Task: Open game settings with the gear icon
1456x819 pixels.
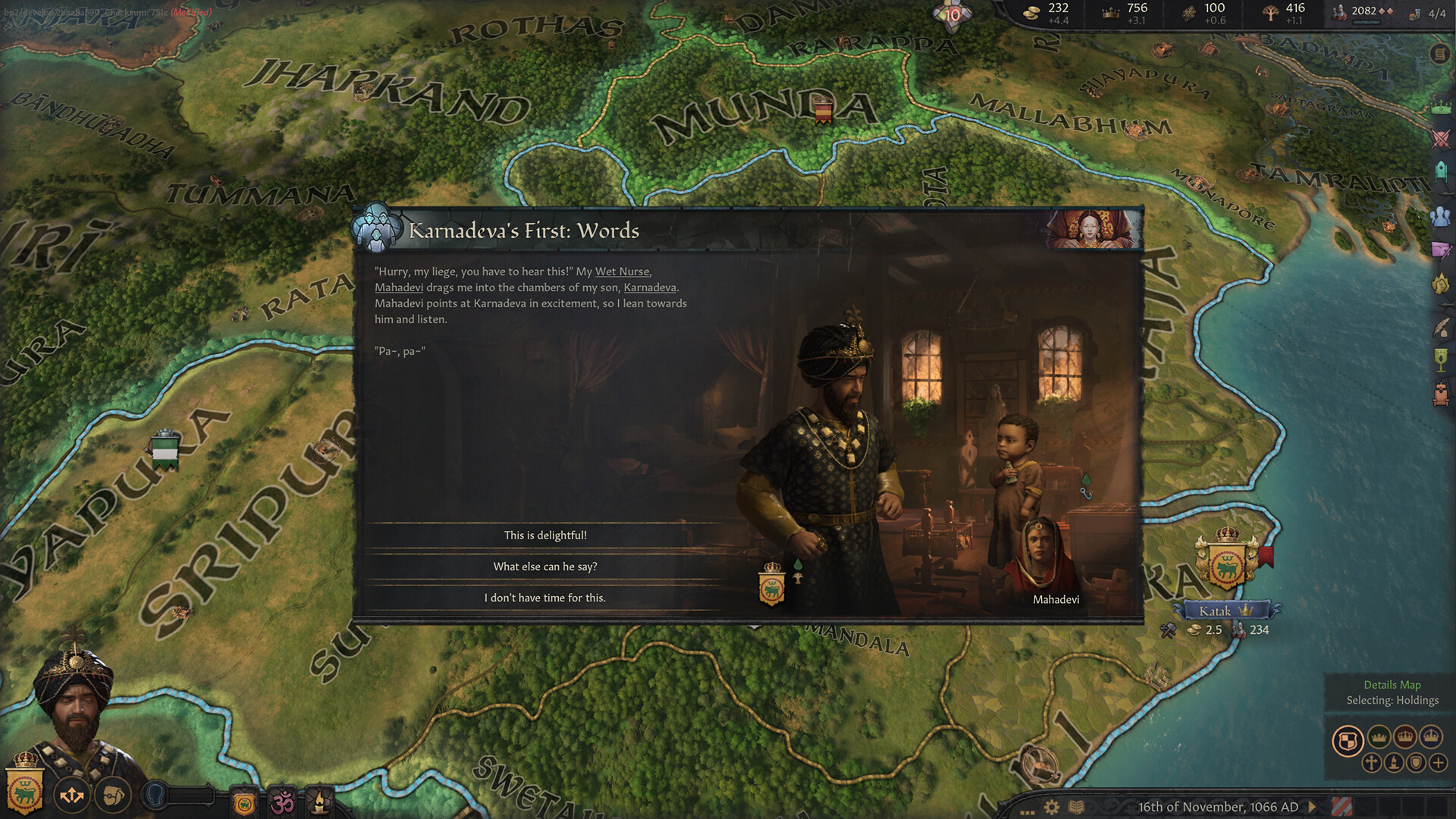Action: tap(1051, 808)
